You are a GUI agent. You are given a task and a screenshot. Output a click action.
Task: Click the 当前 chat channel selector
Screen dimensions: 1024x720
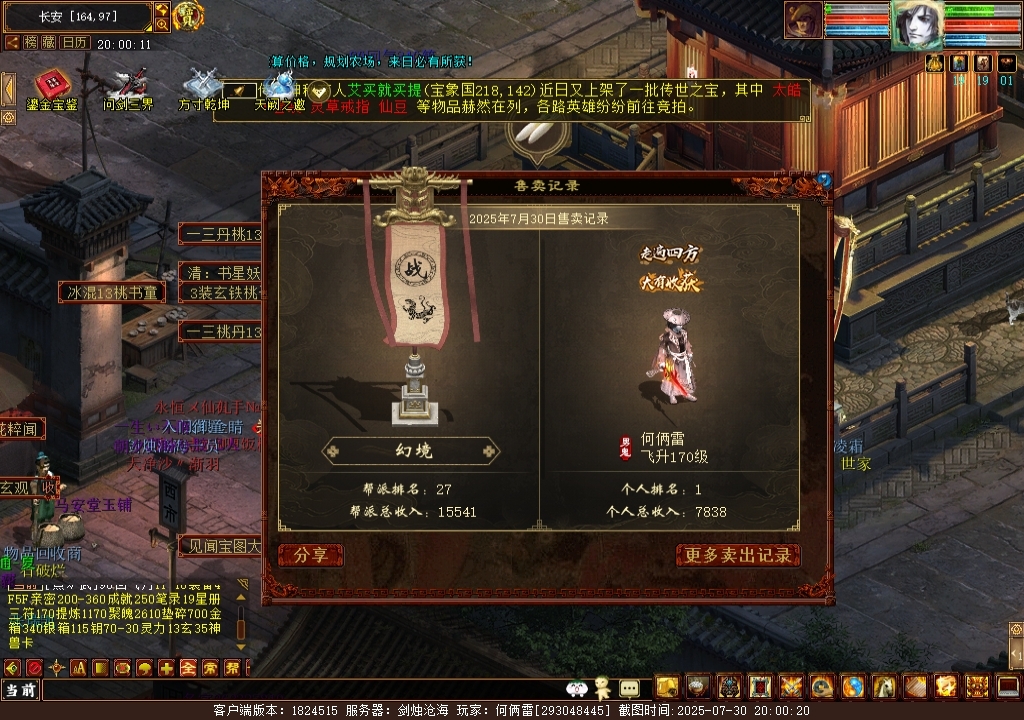click(x=20, y=690)
